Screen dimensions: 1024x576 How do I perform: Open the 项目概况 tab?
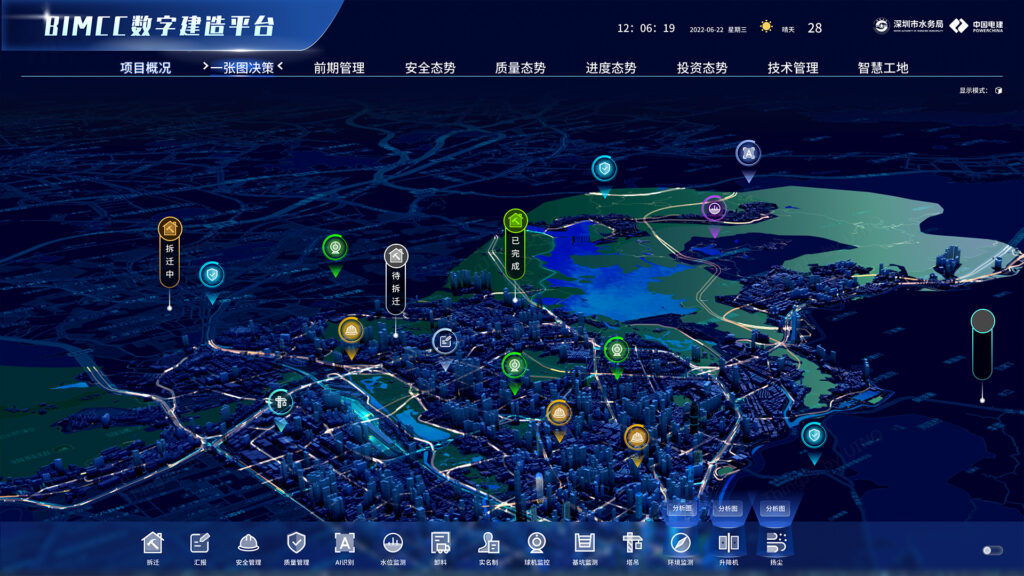point(145,68)
